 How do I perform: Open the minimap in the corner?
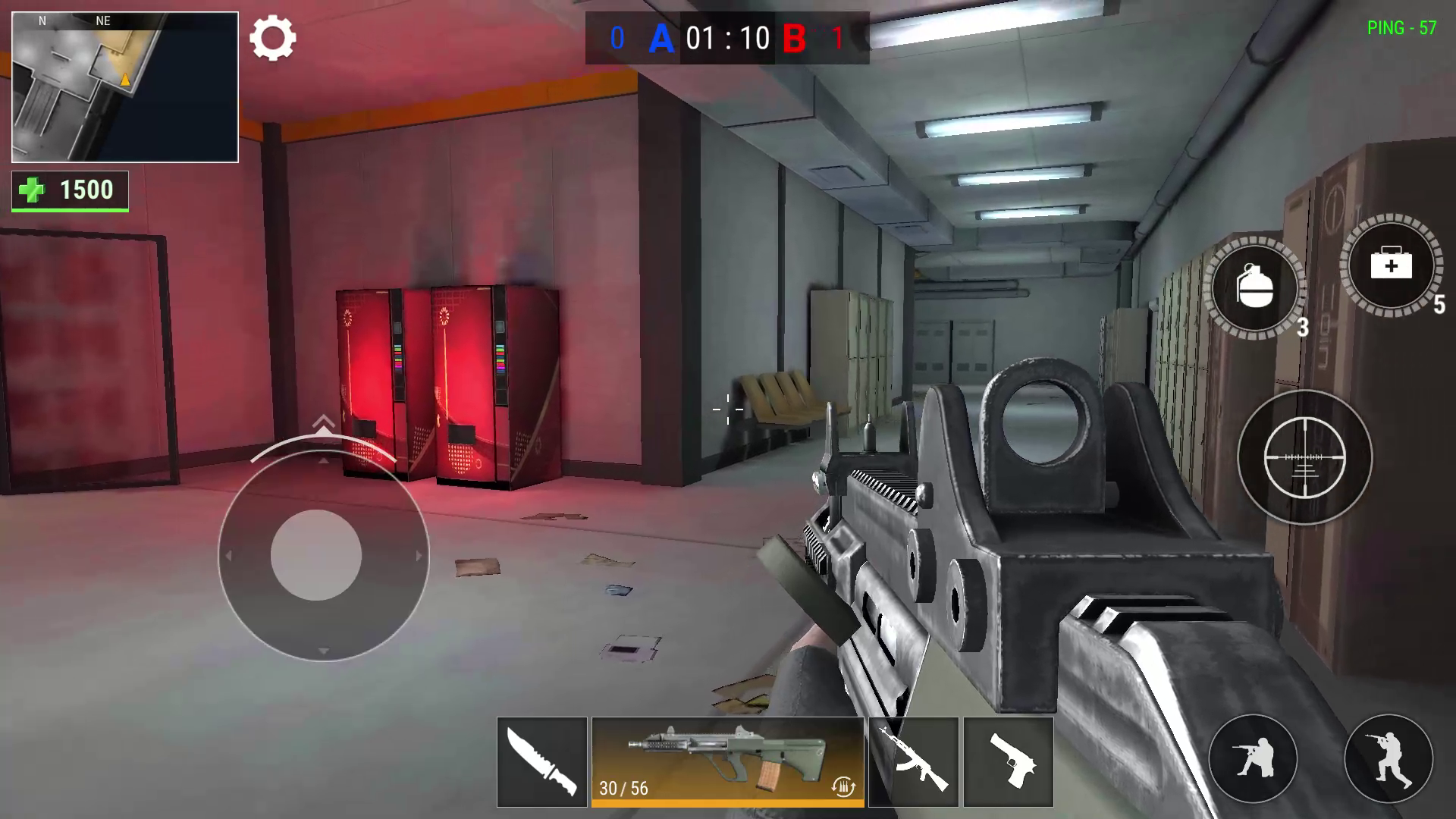[x=124, y=85]
